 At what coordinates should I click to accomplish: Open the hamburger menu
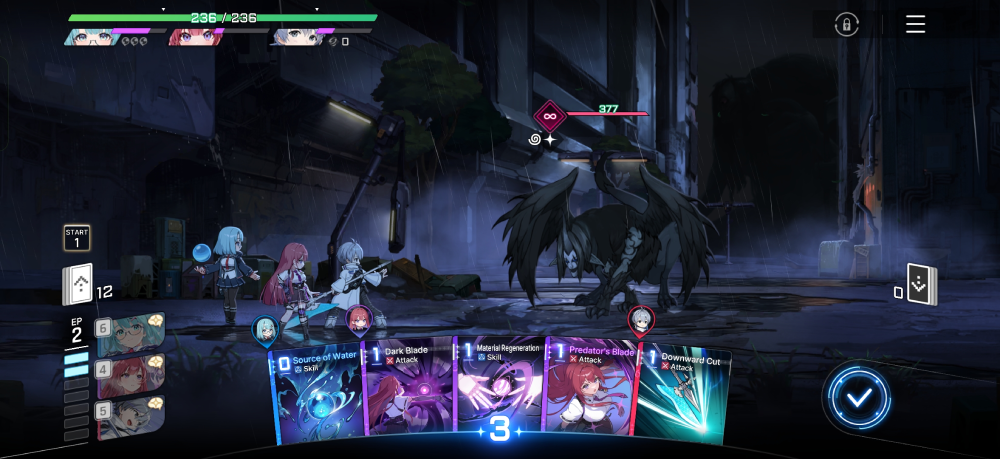point(915,24)
